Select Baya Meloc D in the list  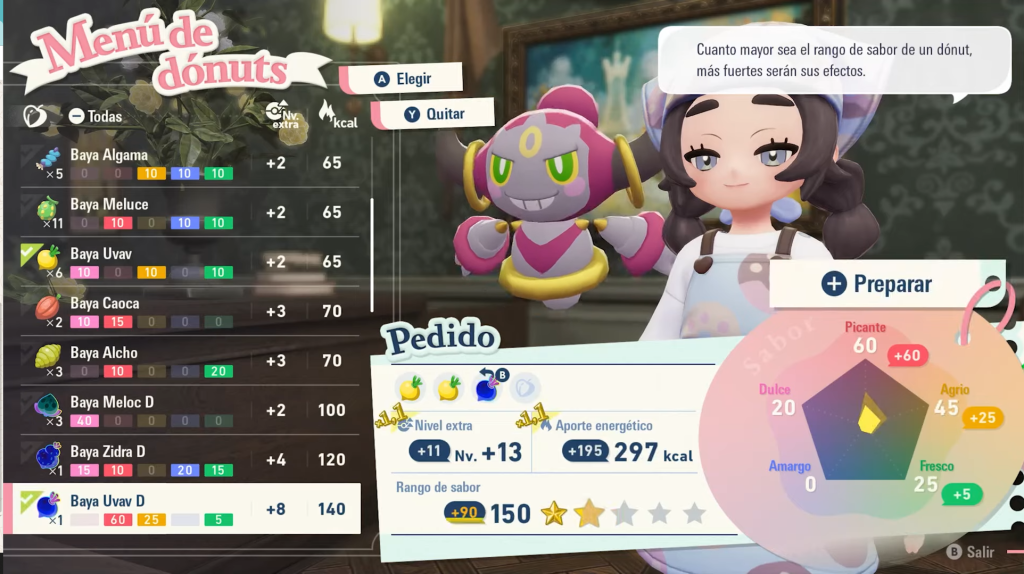190,410
